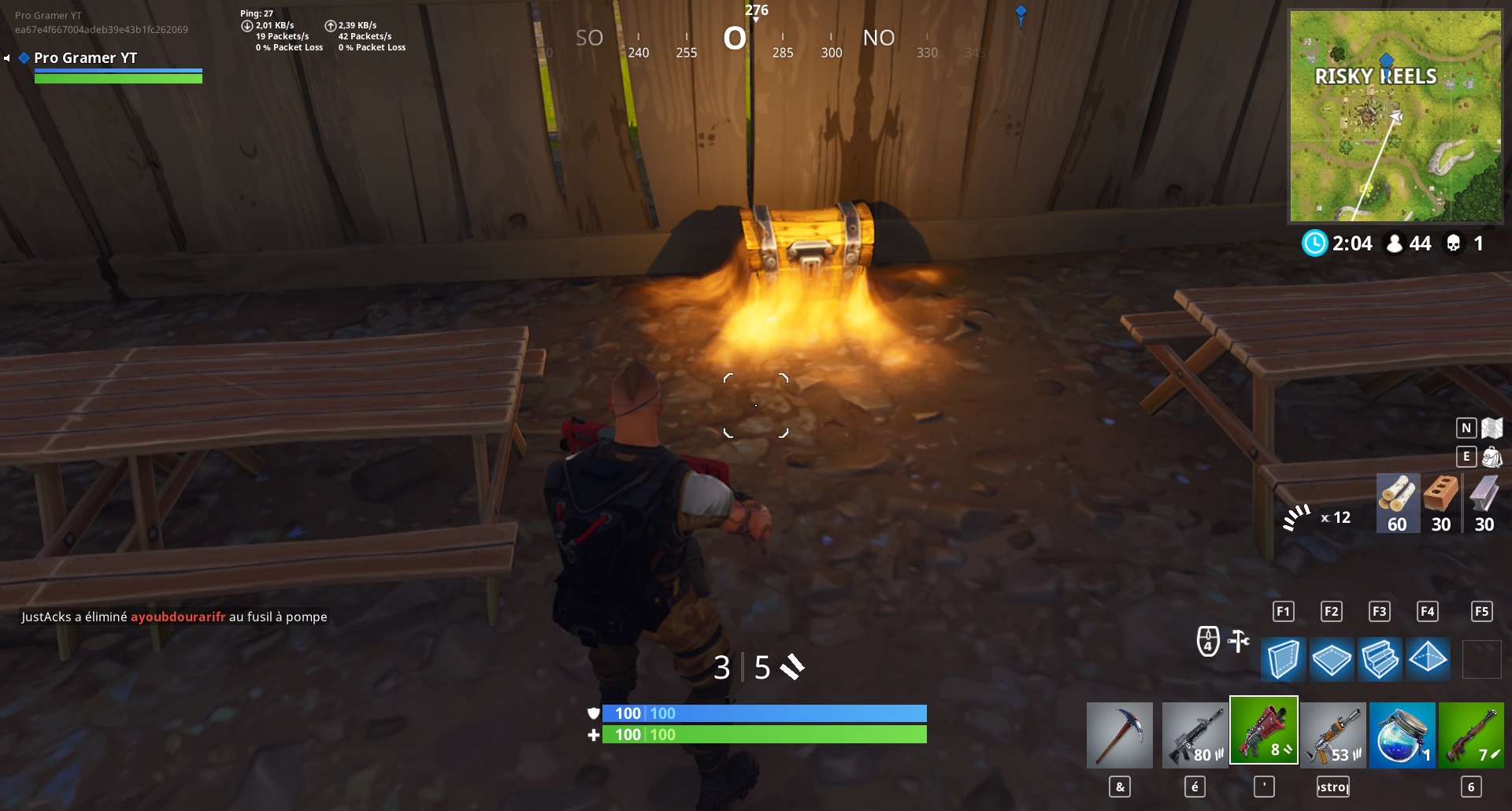Select the brick material showing 30
Viewport: 1512px width, 811px height.
pos(1442,503)
